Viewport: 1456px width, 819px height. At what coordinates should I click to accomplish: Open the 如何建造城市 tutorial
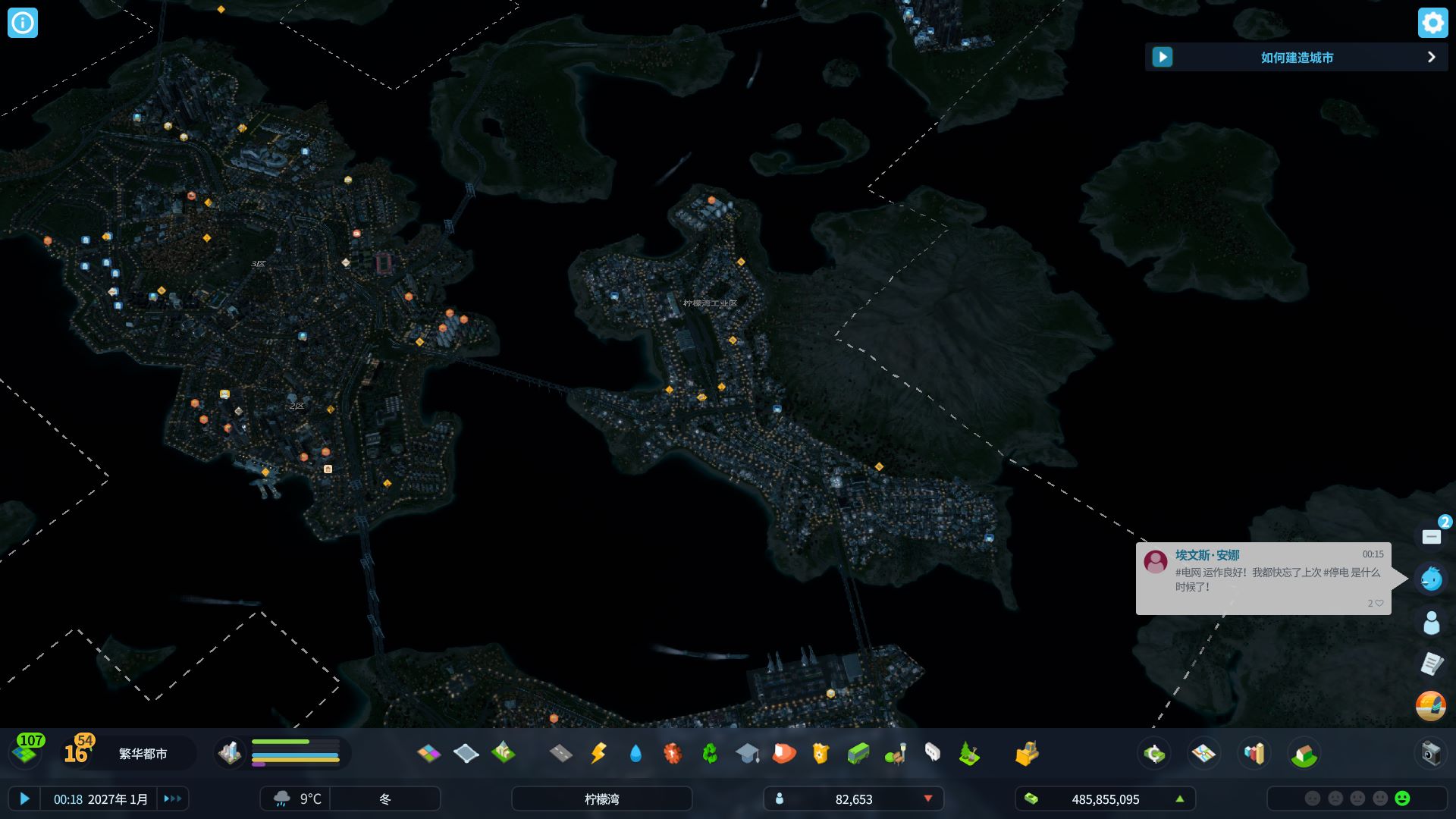(1296, 58)
